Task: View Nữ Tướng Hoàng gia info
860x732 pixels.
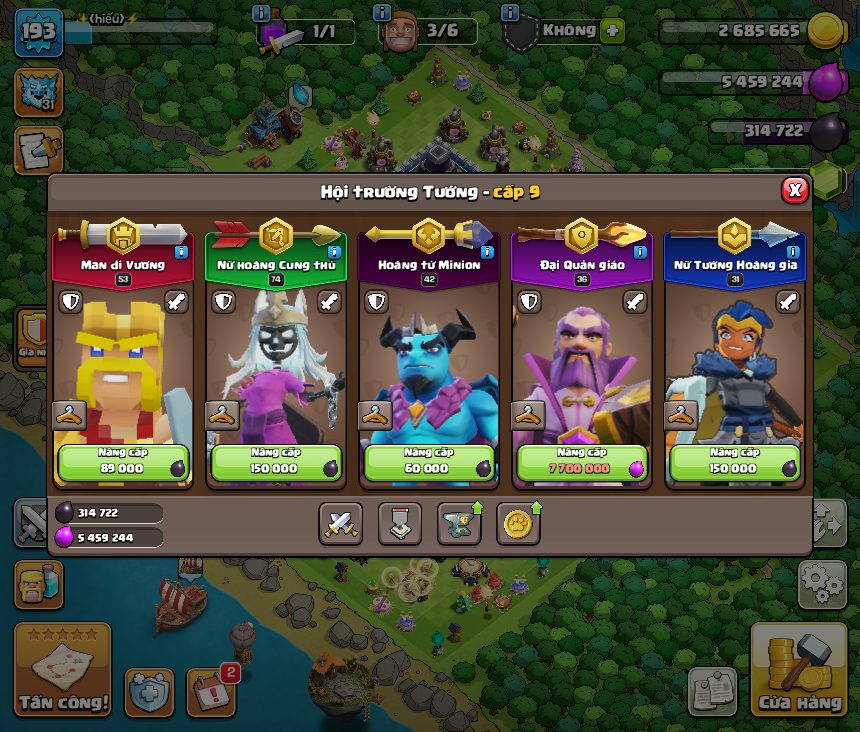Action: tap(793, 253)
